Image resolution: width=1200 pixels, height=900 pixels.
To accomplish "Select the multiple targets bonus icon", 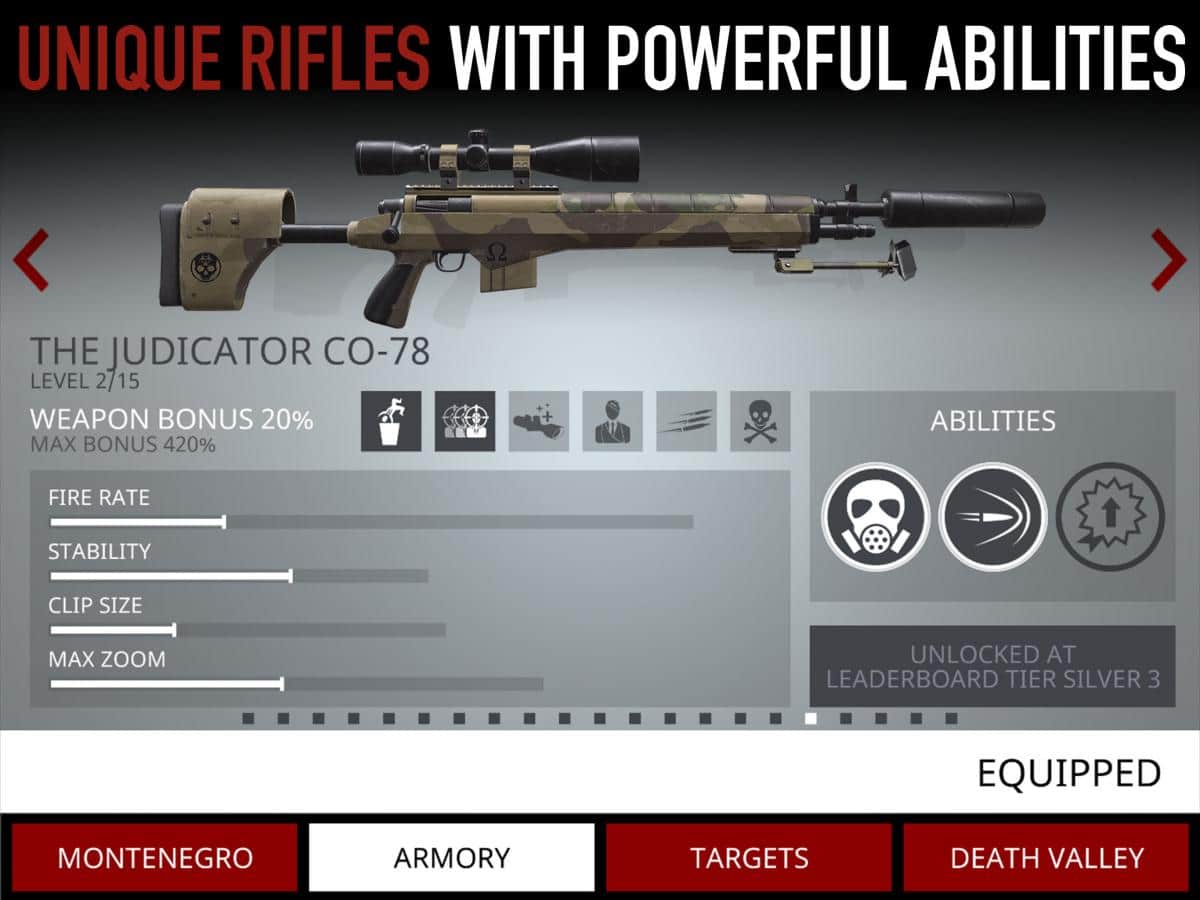I will (465, 421).
